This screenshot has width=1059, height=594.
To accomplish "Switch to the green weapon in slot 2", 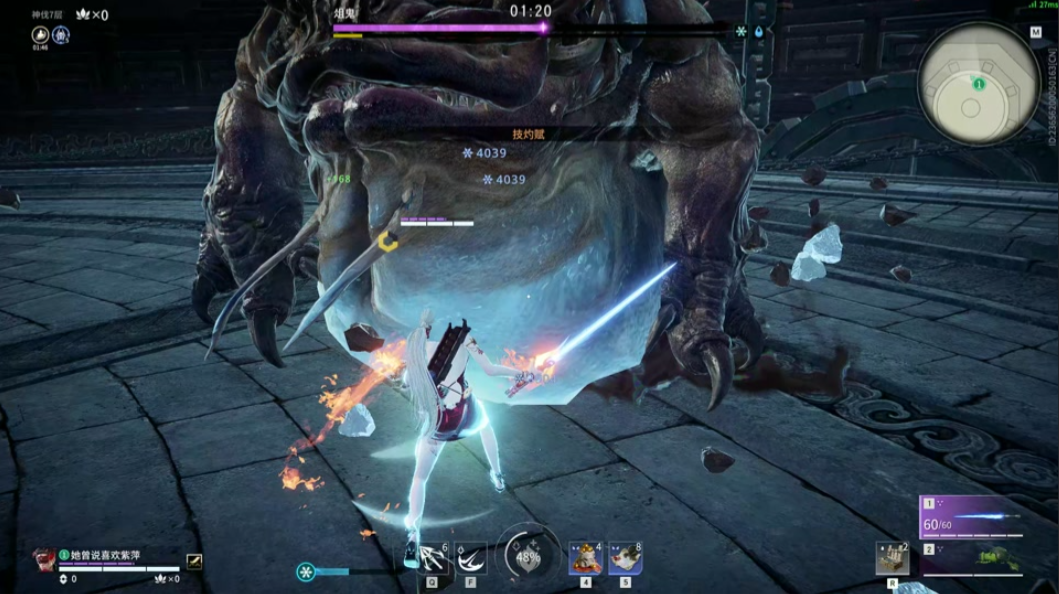I will (970, 559).
